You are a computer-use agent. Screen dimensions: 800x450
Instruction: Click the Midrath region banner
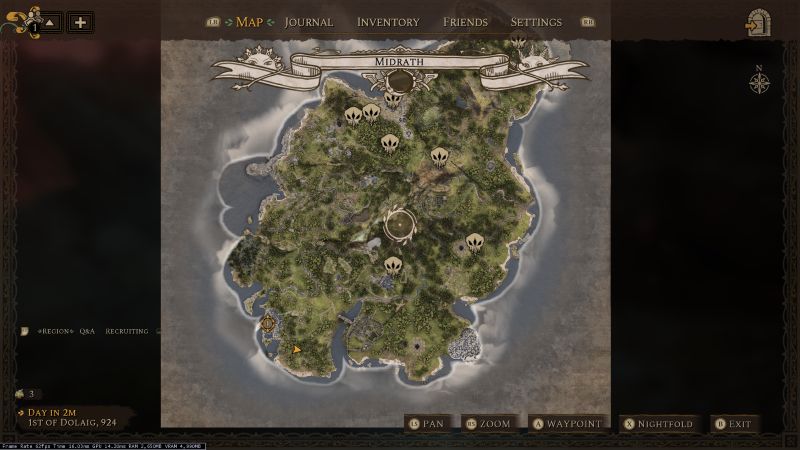tap(399, 62)
